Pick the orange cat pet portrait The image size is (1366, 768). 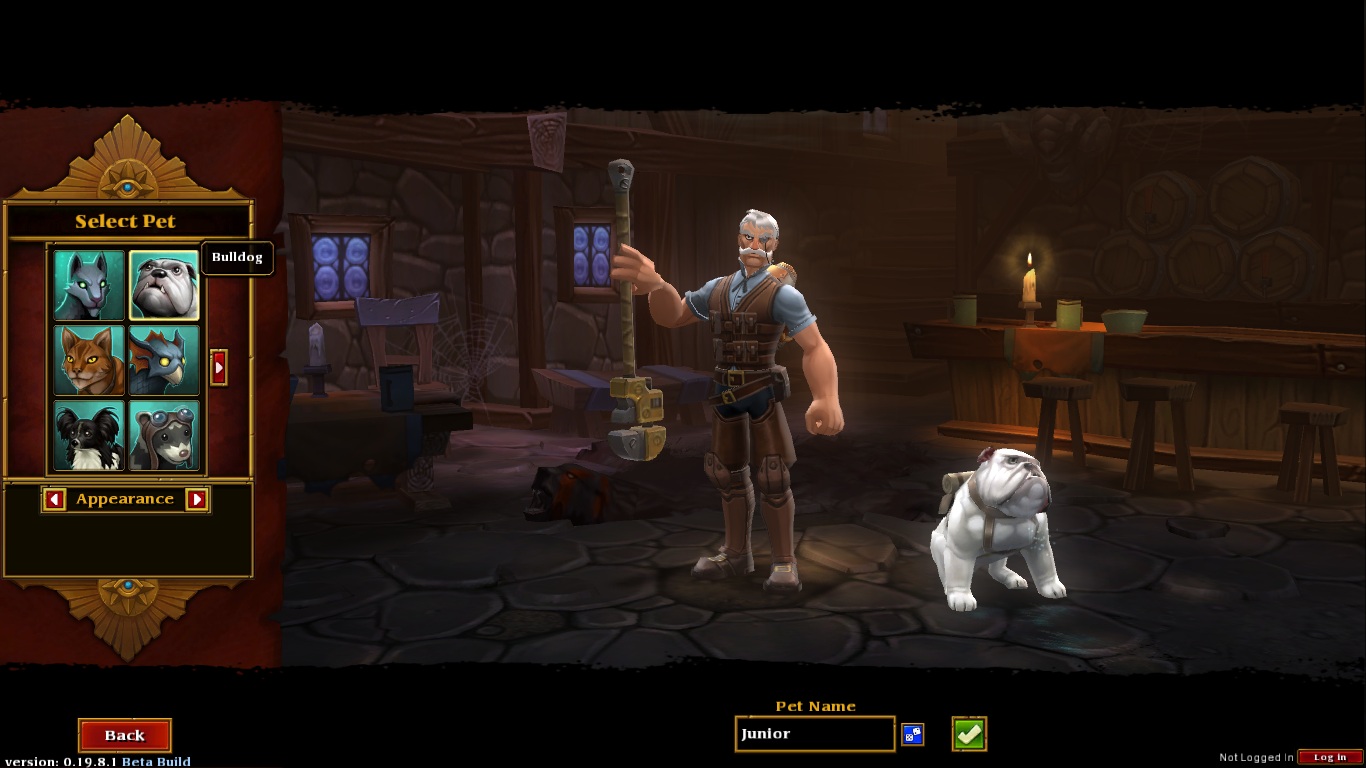(x=89, y=360)
